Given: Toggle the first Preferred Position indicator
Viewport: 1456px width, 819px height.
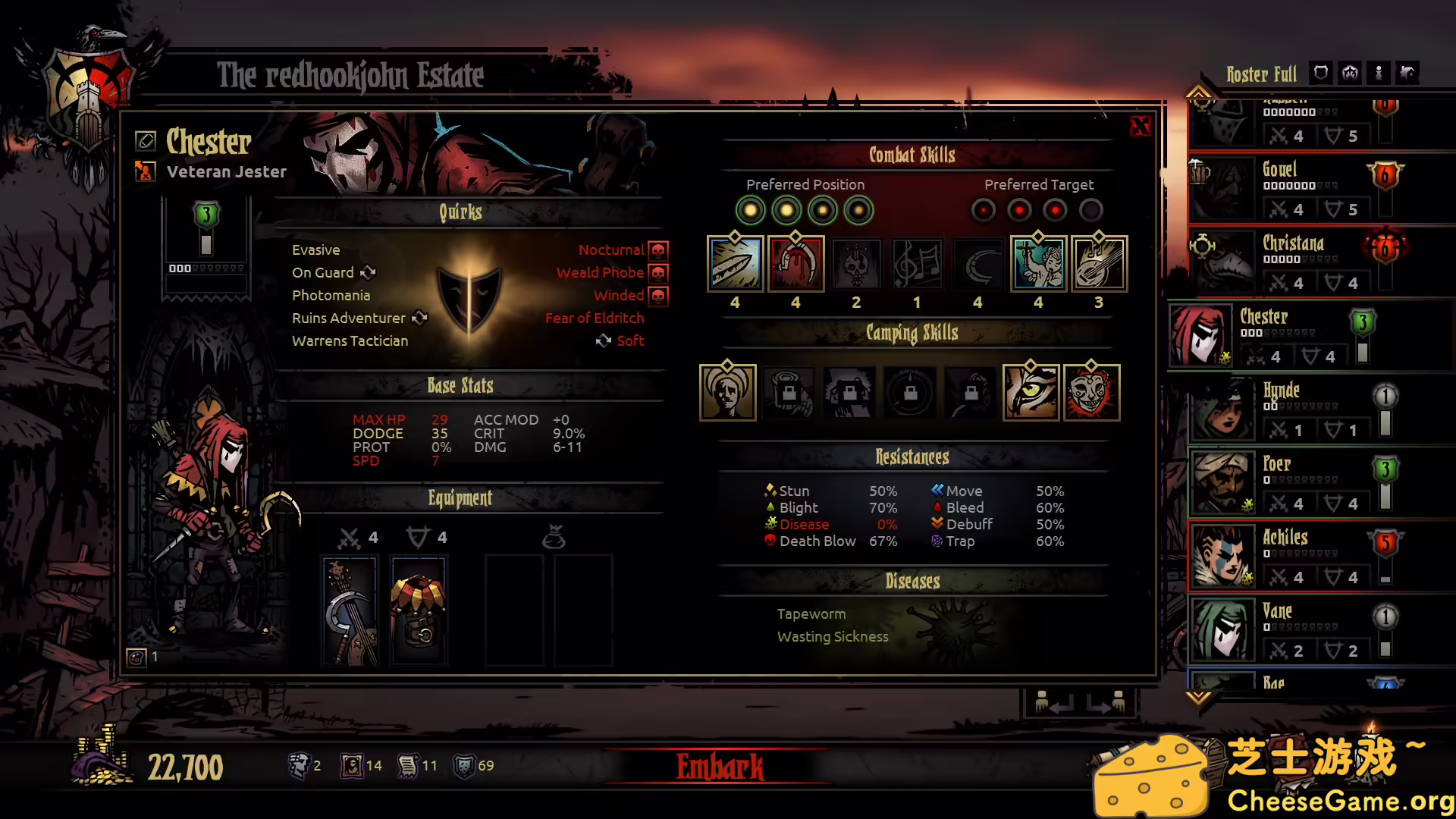Looking at the screenshot, I should click(x=751, y=210).
